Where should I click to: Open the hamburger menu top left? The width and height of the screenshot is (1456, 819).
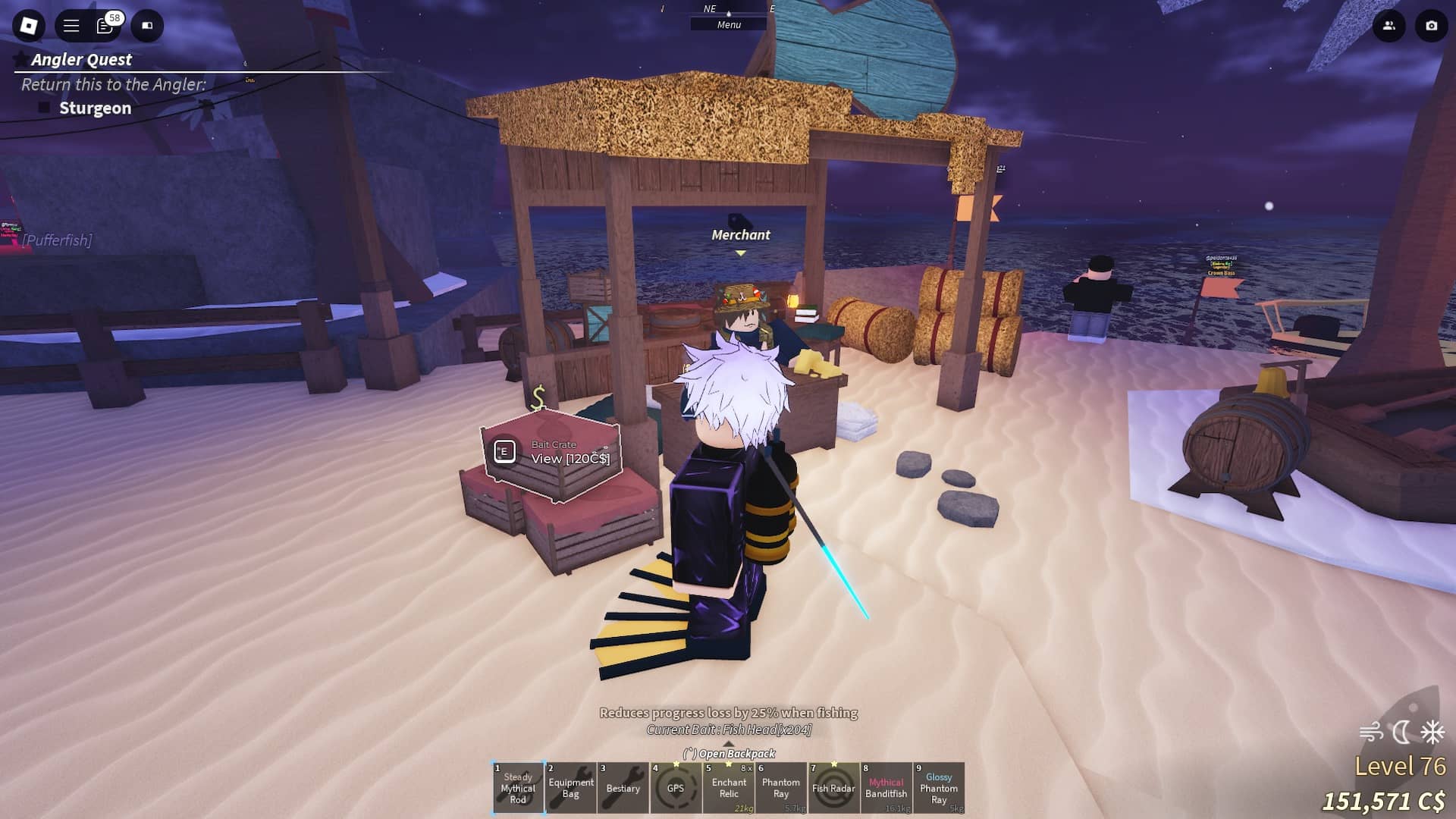pyautogui.click(x=69, y=24)
